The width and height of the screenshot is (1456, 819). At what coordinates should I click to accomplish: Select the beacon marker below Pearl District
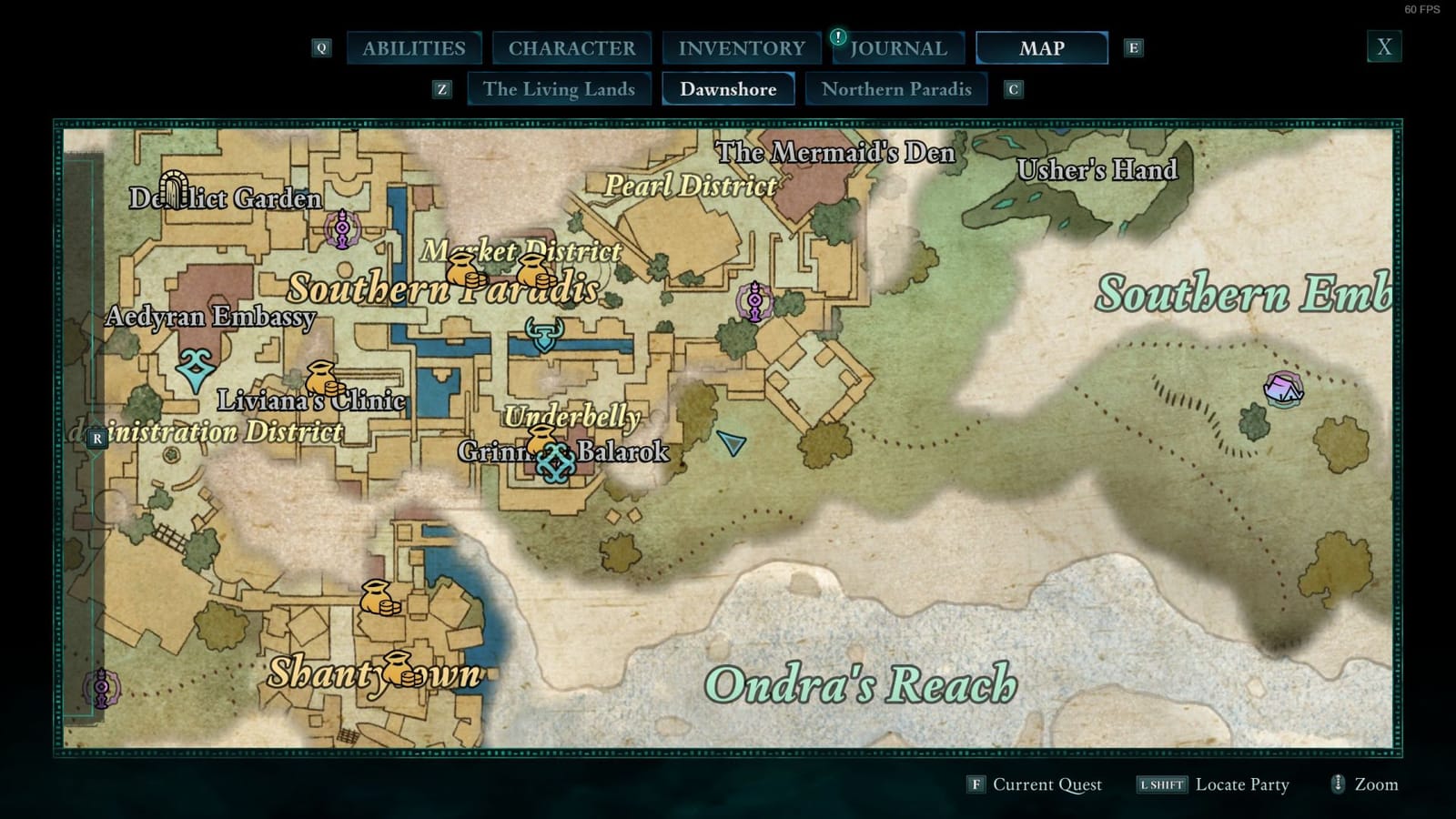(754, 301)
